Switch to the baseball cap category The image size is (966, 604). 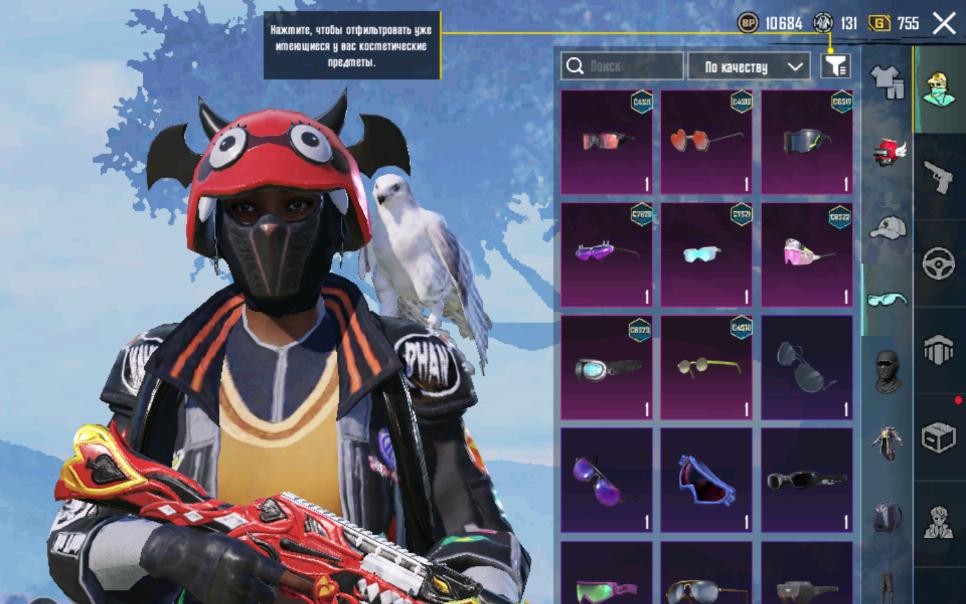[886, 227]
